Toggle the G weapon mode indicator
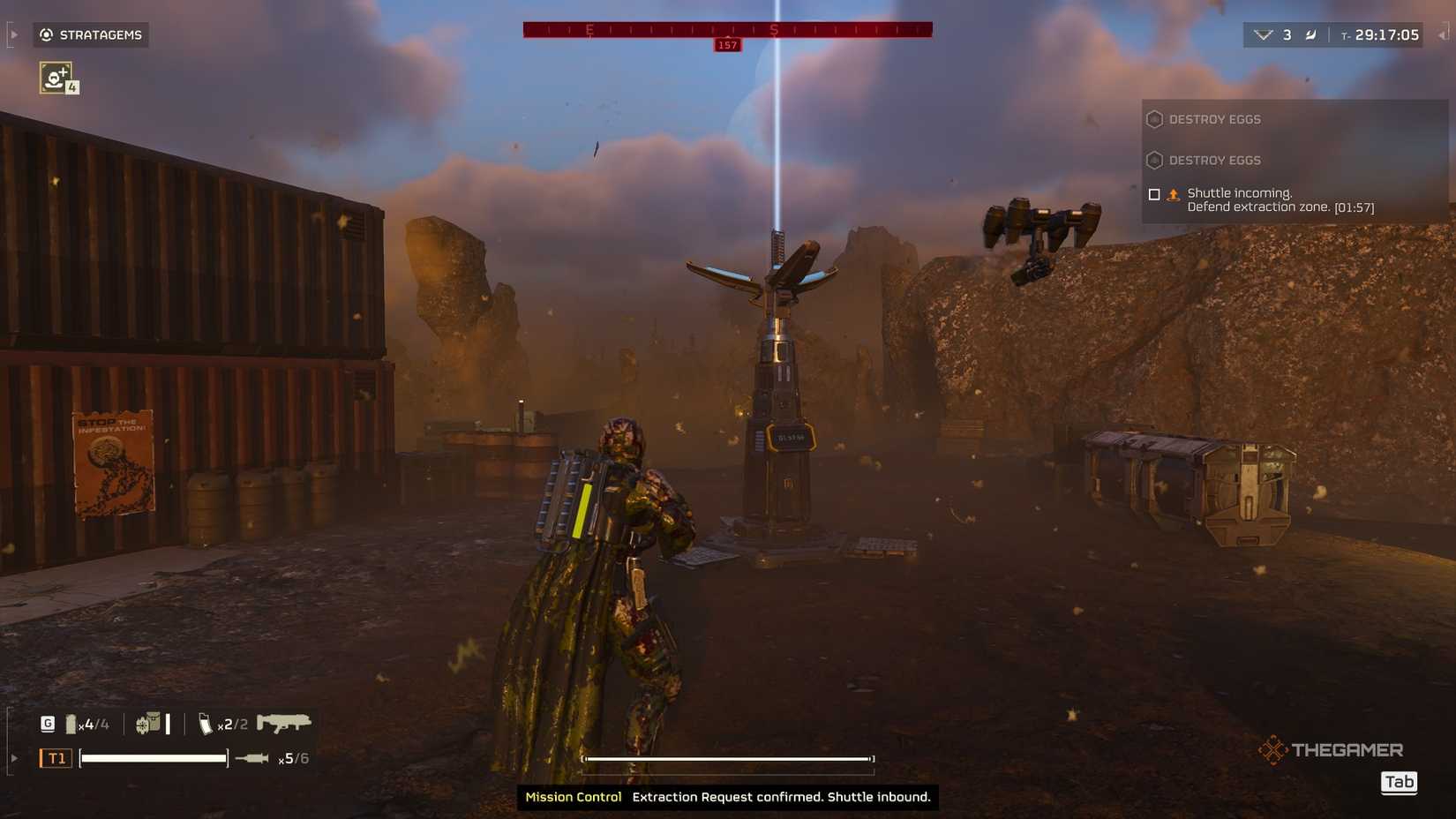This screenshot has width=1456, height=819. (48, 722)
